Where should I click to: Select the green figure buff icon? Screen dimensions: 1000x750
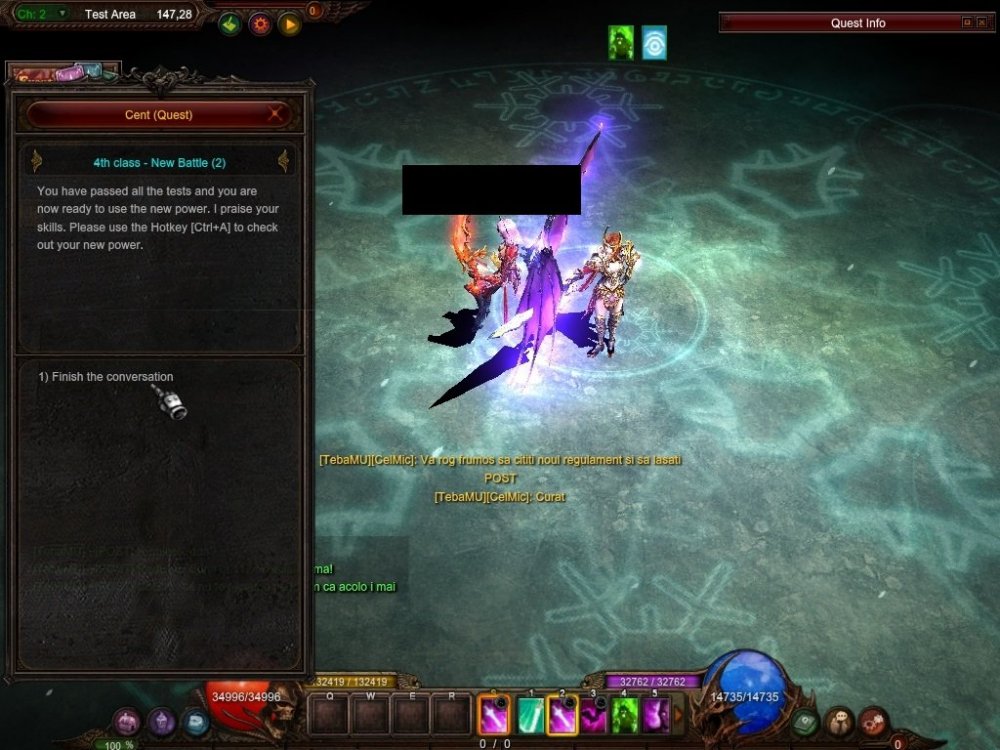pyautogui.click(x=622, y=42)
